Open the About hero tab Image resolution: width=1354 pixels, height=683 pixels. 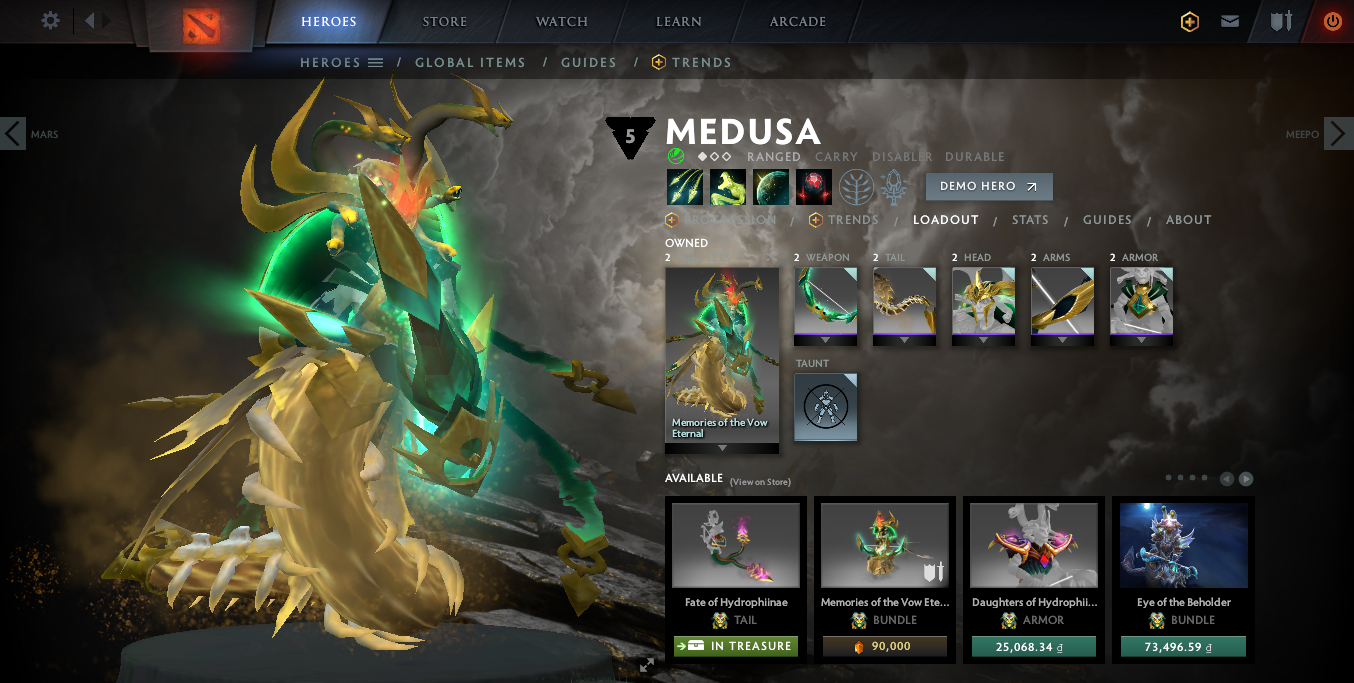1188,220
